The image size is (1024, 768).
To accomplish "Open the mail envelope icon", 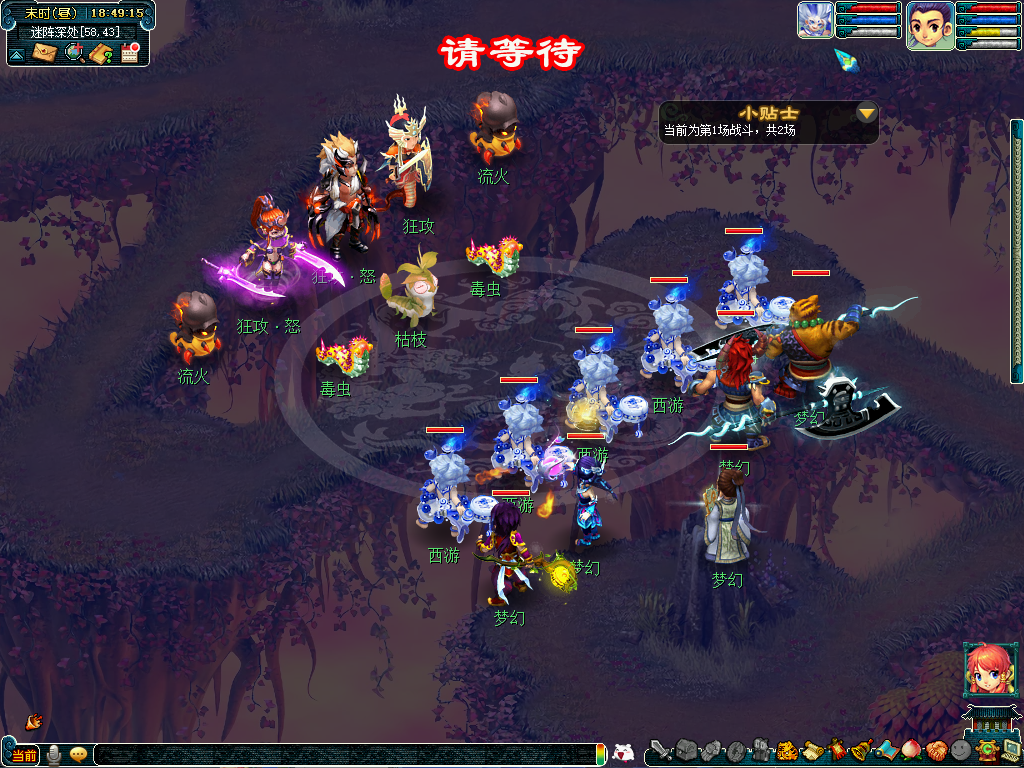I will [x=45, y=53].
